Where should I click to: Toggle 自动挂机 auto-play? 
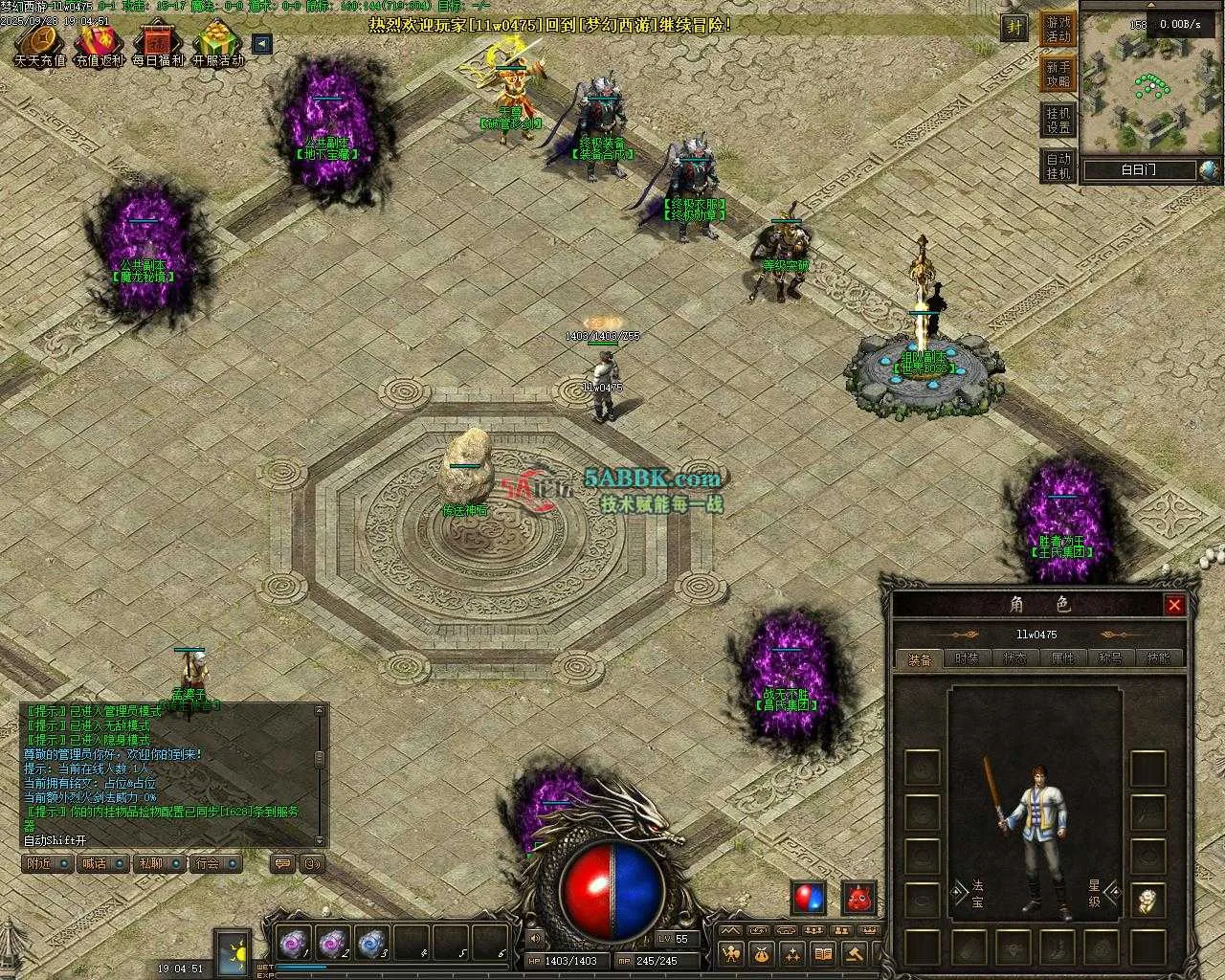click(x=1058, y=166)
